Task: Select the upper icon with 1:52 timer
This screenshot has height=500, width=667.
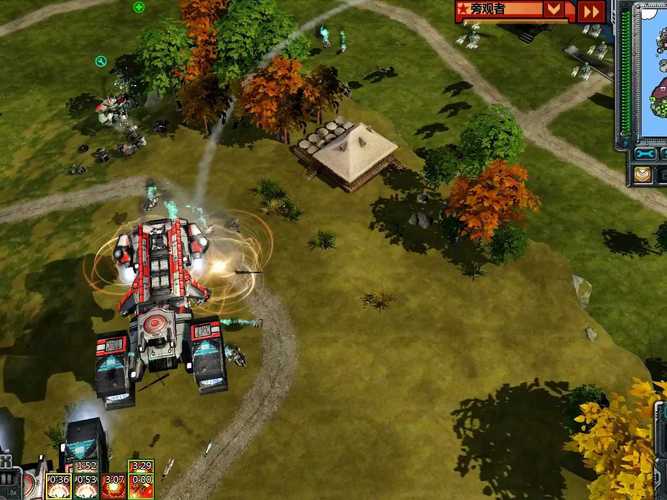Action: [x=86, y=465]
